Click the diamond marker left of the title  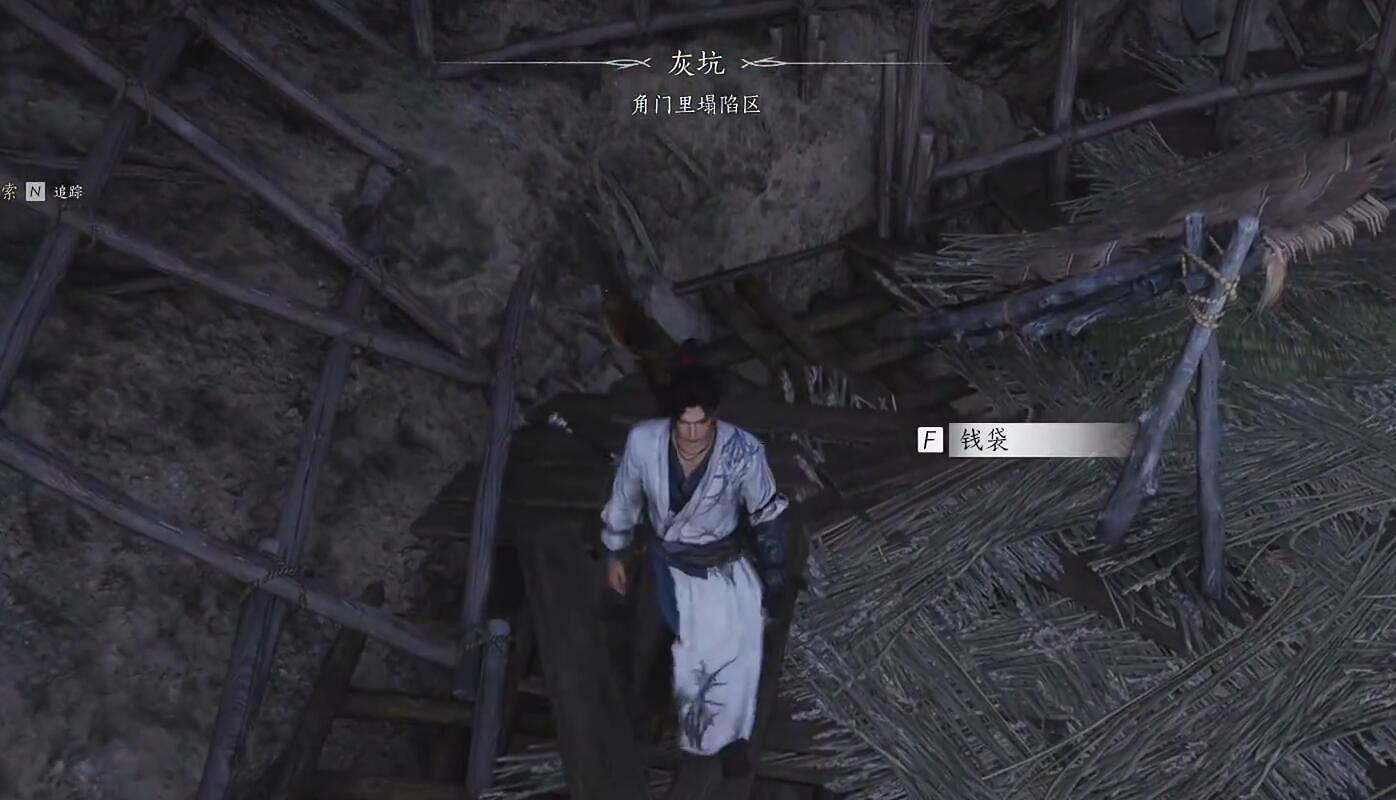click(625, 62)
